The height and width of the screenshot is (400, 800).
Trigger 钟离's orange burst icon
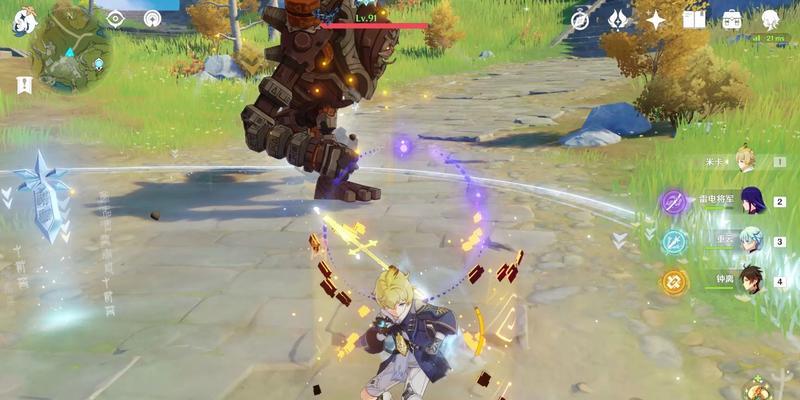pyautogui.click(x=674, y=282)
